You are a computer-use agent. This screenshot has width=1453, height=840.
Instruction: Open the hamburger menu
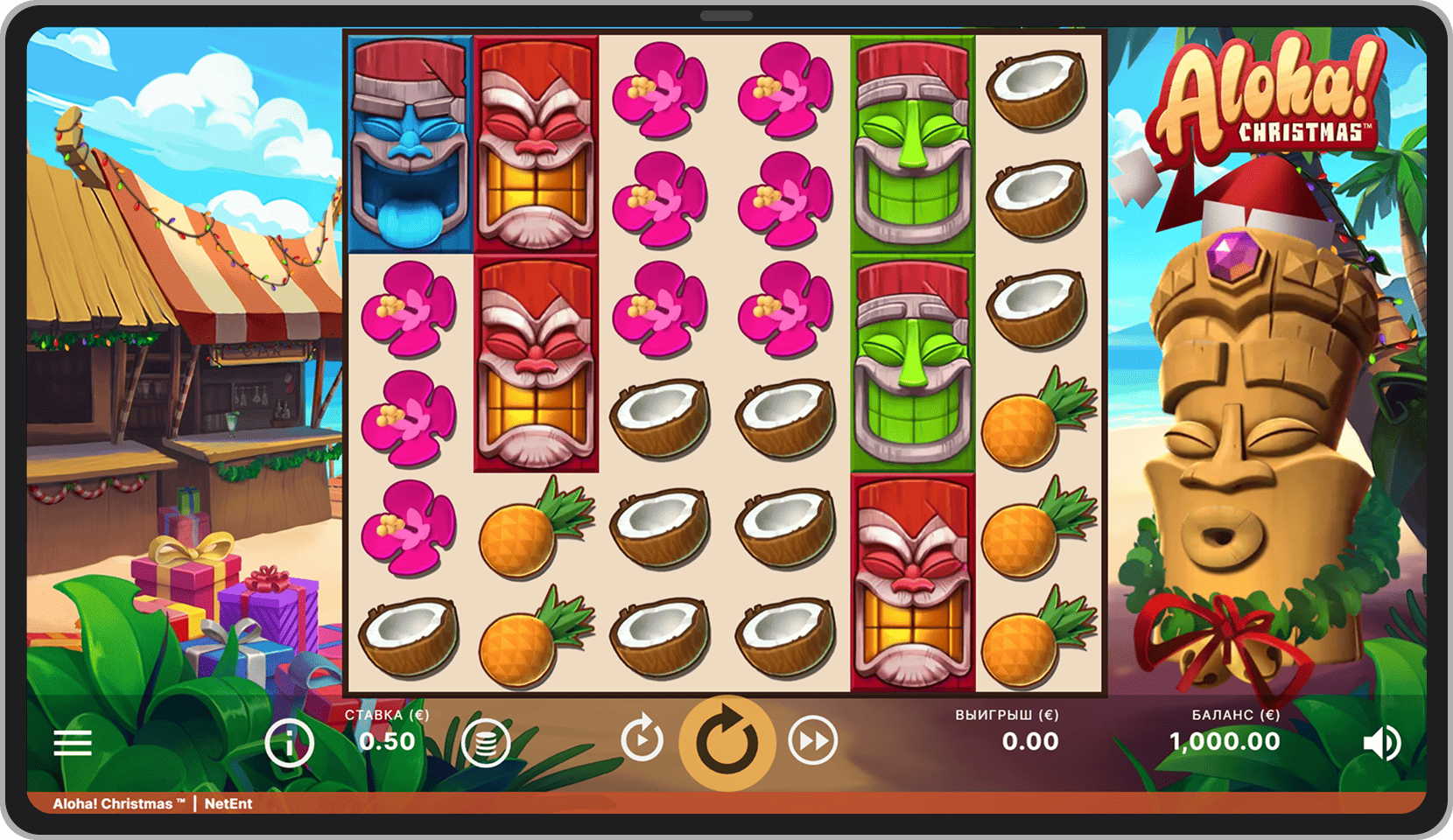click(x=73, y=743)
